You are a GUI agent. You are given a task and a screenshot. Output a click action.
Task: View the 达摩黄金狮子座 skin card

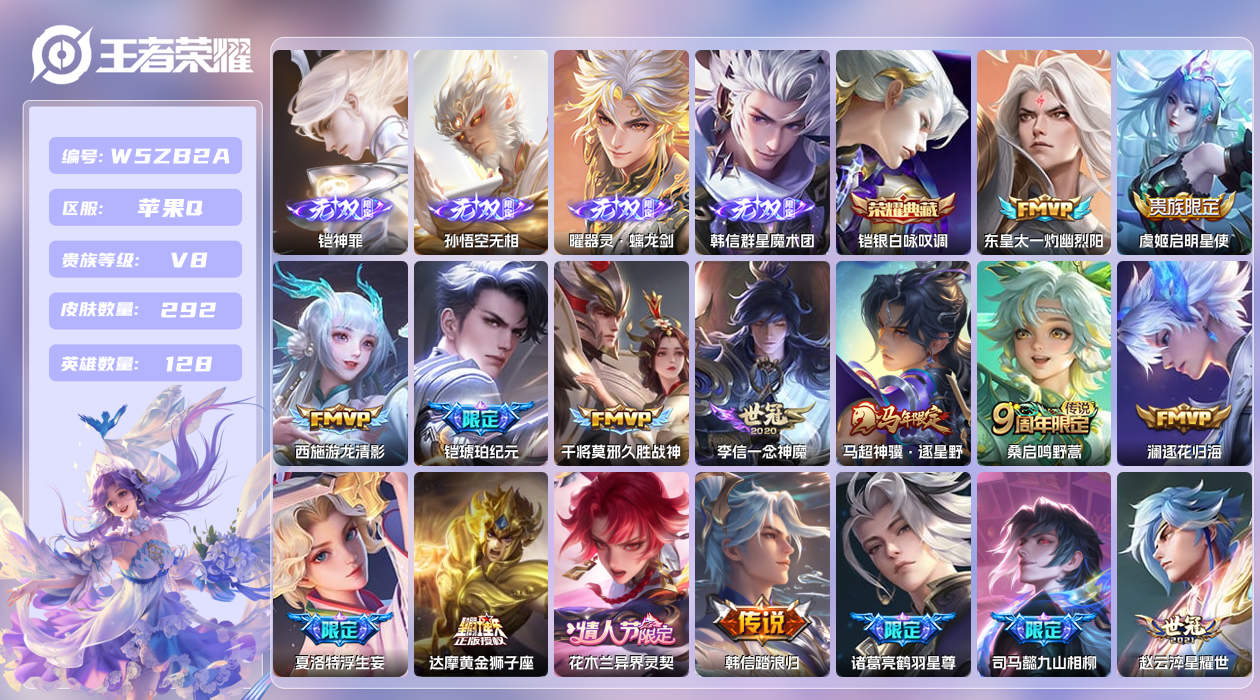coord(481,574)
